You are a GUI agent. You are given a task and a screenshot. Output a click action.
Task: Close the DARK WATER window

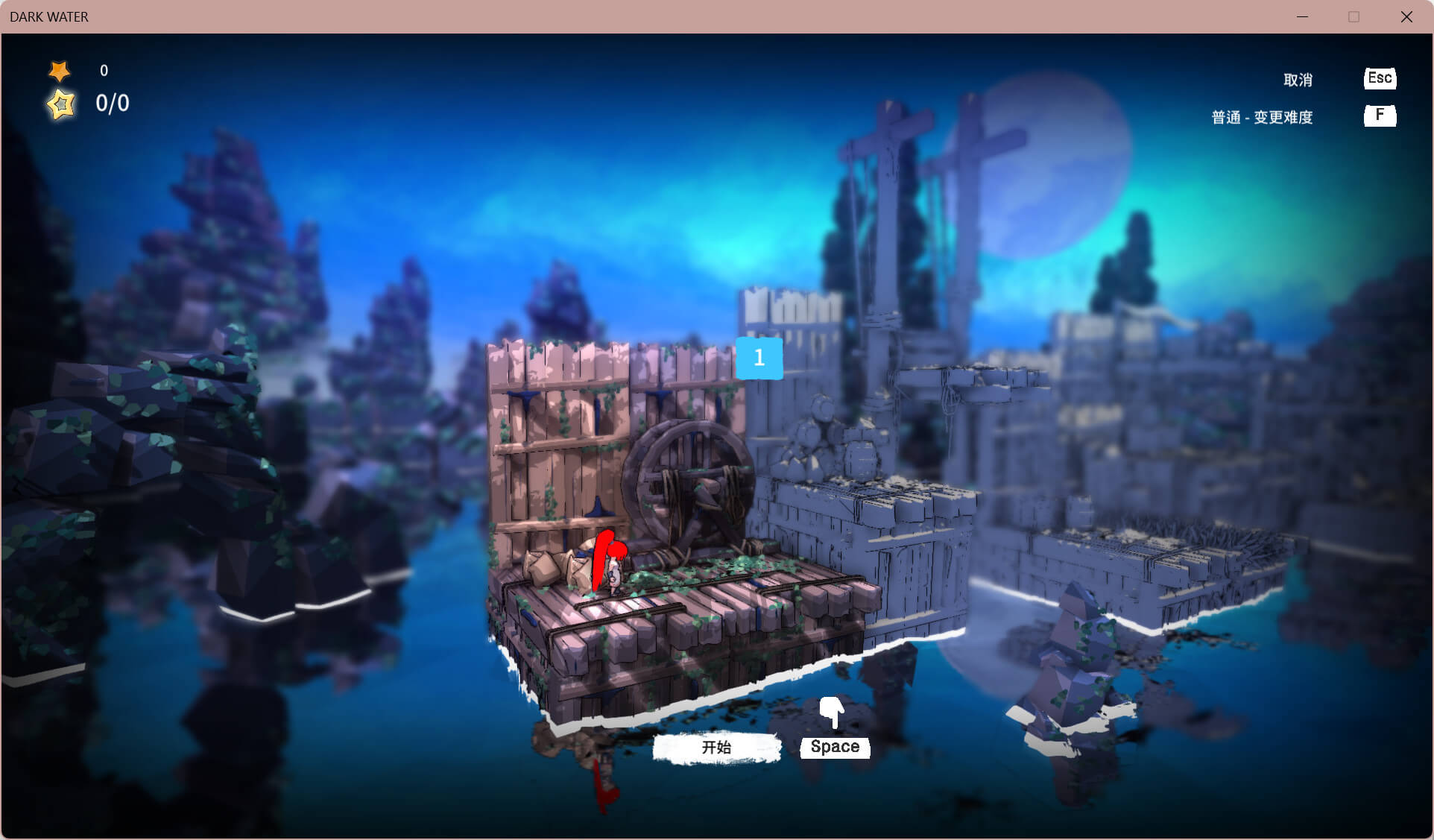click(1406, 16)
